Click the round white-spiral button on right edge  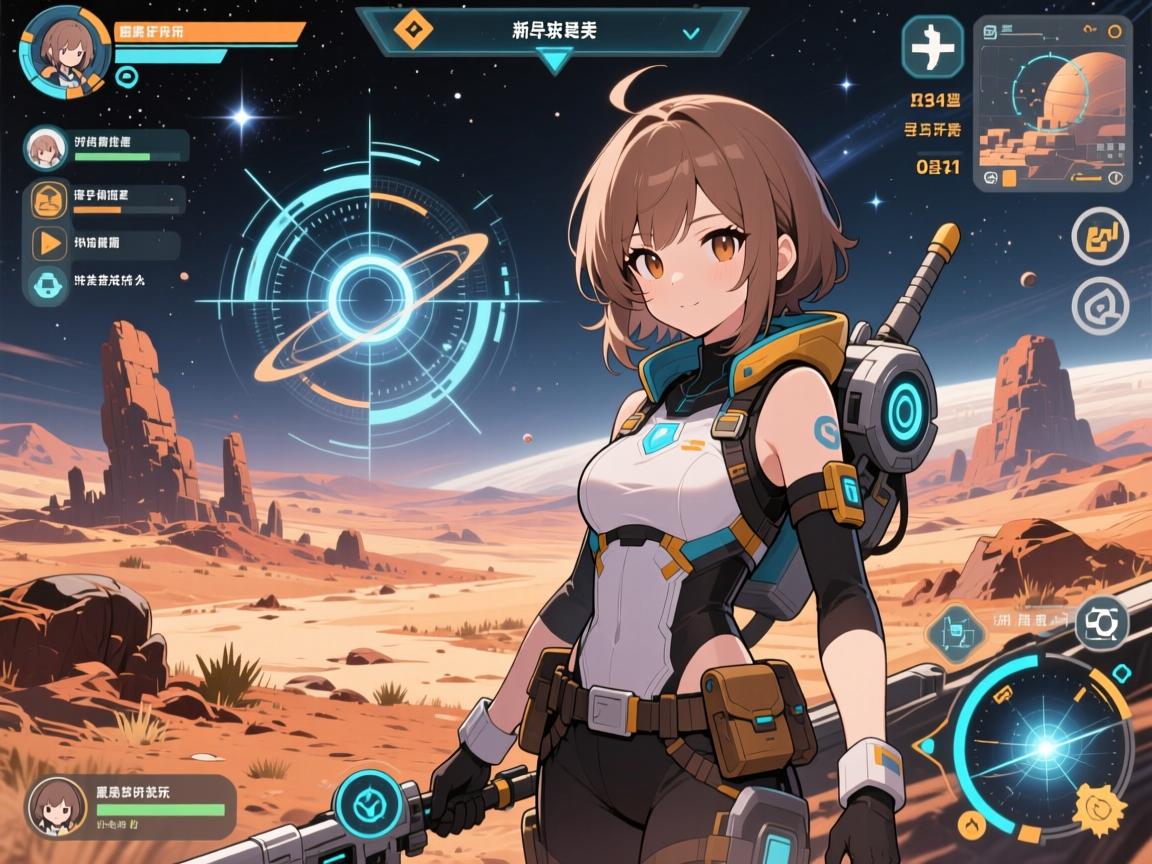(x=1100, y=305)
